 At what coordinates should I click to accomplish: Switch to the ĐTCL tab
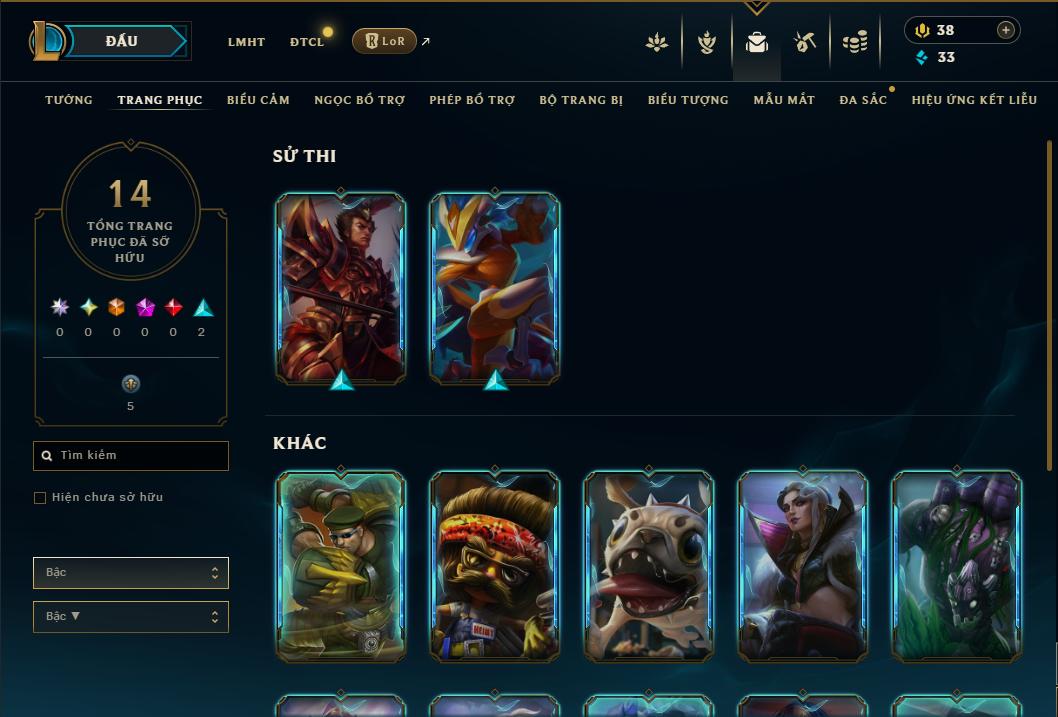tap(307, 42)
